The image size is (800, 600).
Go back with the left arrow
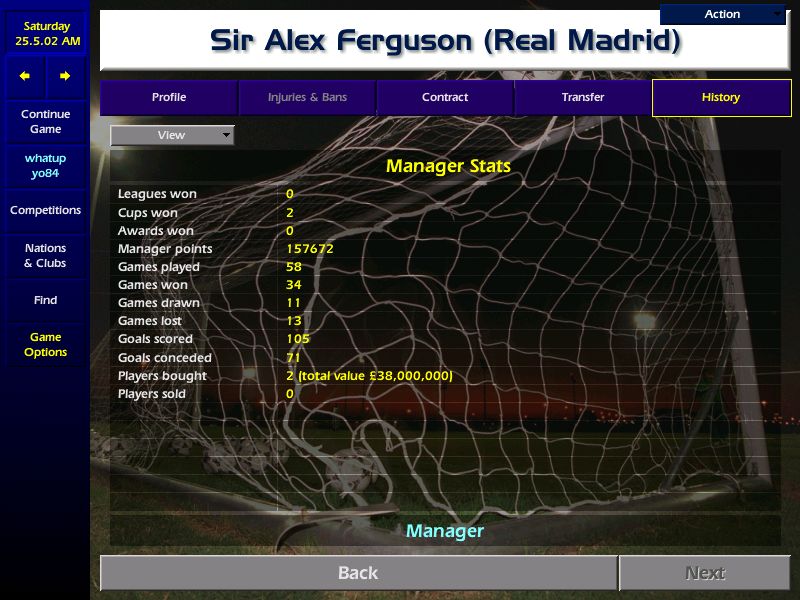[x=25, y=76]
